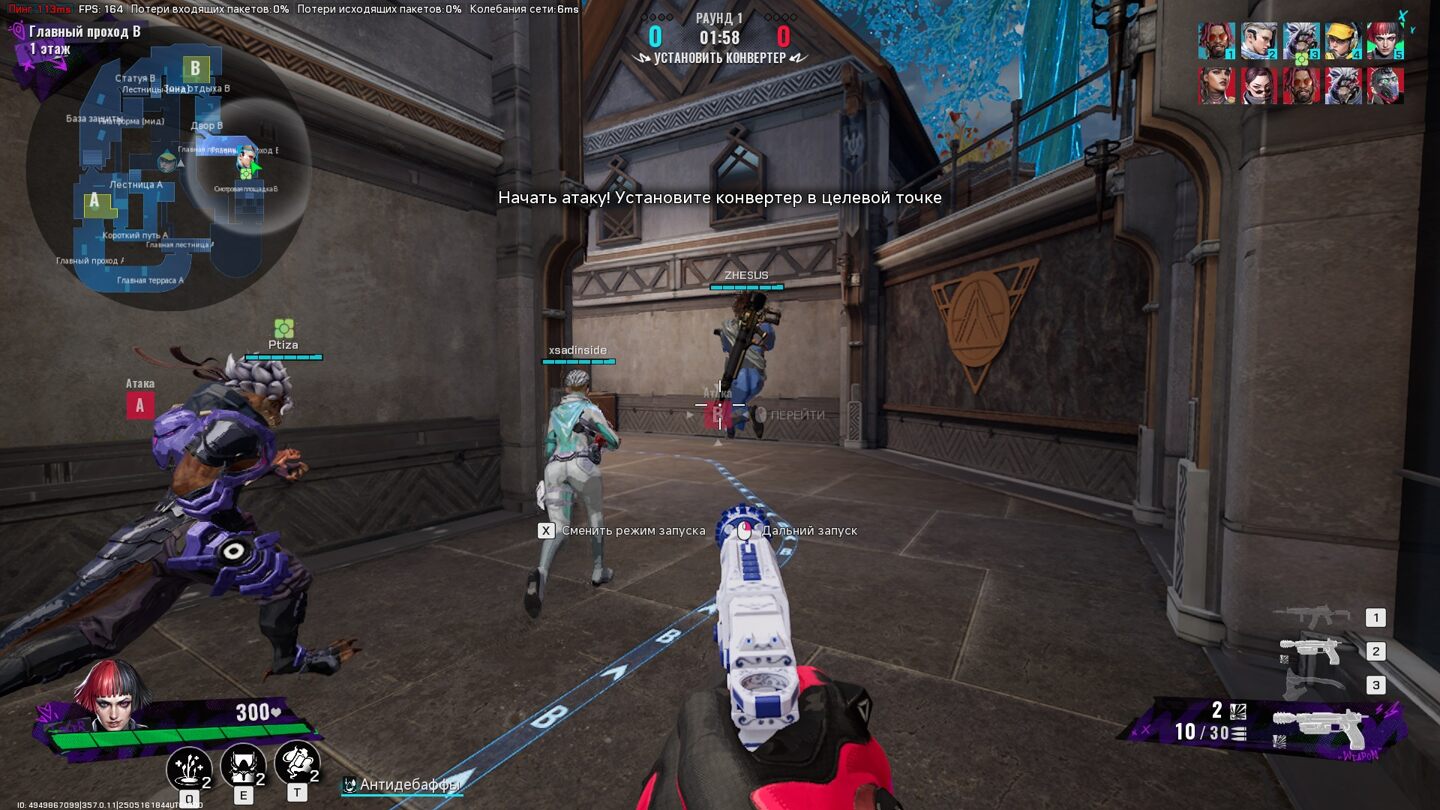Image resolution: width=1440 pixels, height=810 pixels.
Task: Click the enemy portrait with glowing green eye
Action: [1385, 86]
